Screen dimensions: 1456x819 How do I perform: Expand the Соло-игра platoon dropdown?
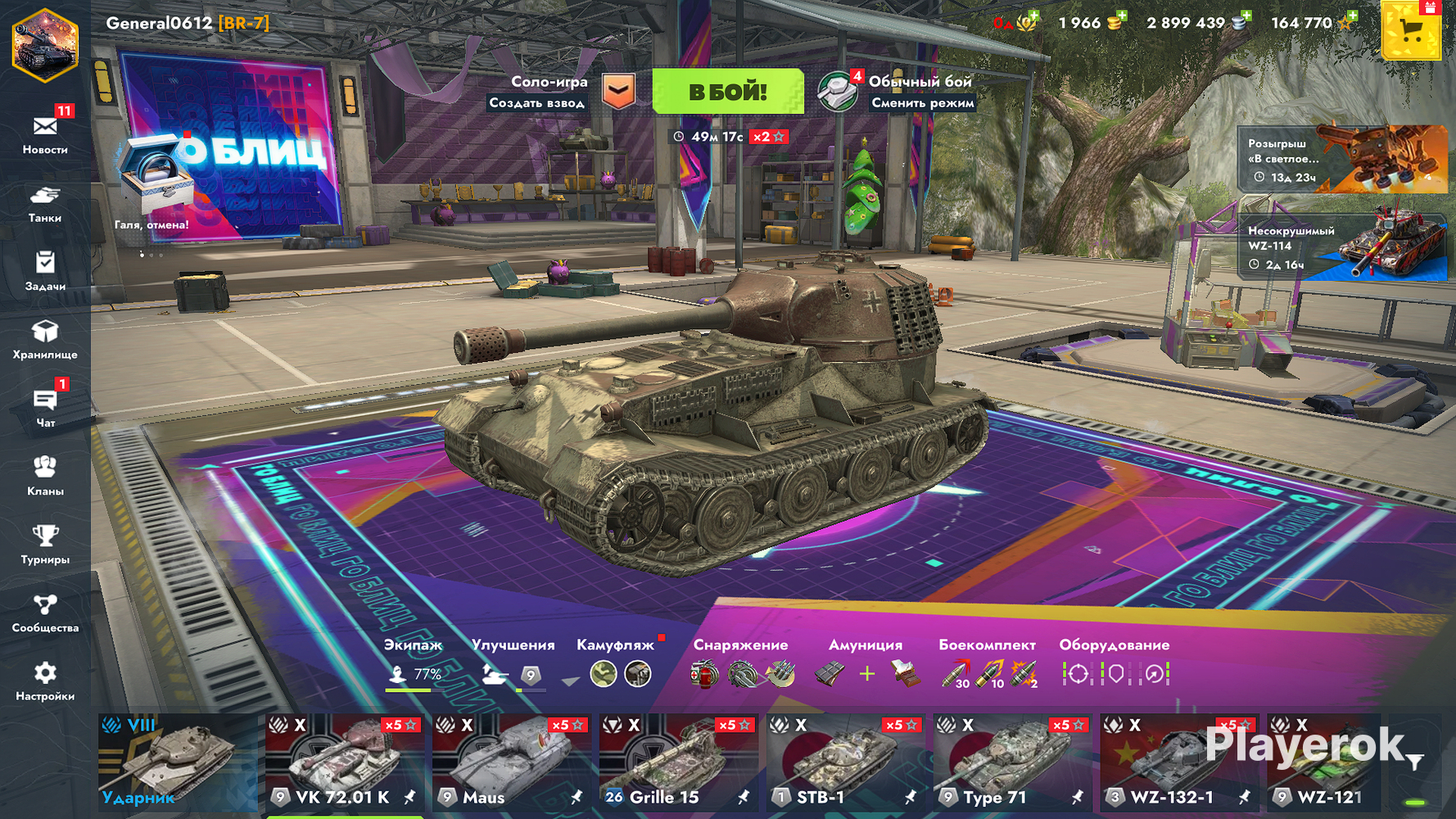[x=618, y=91]
